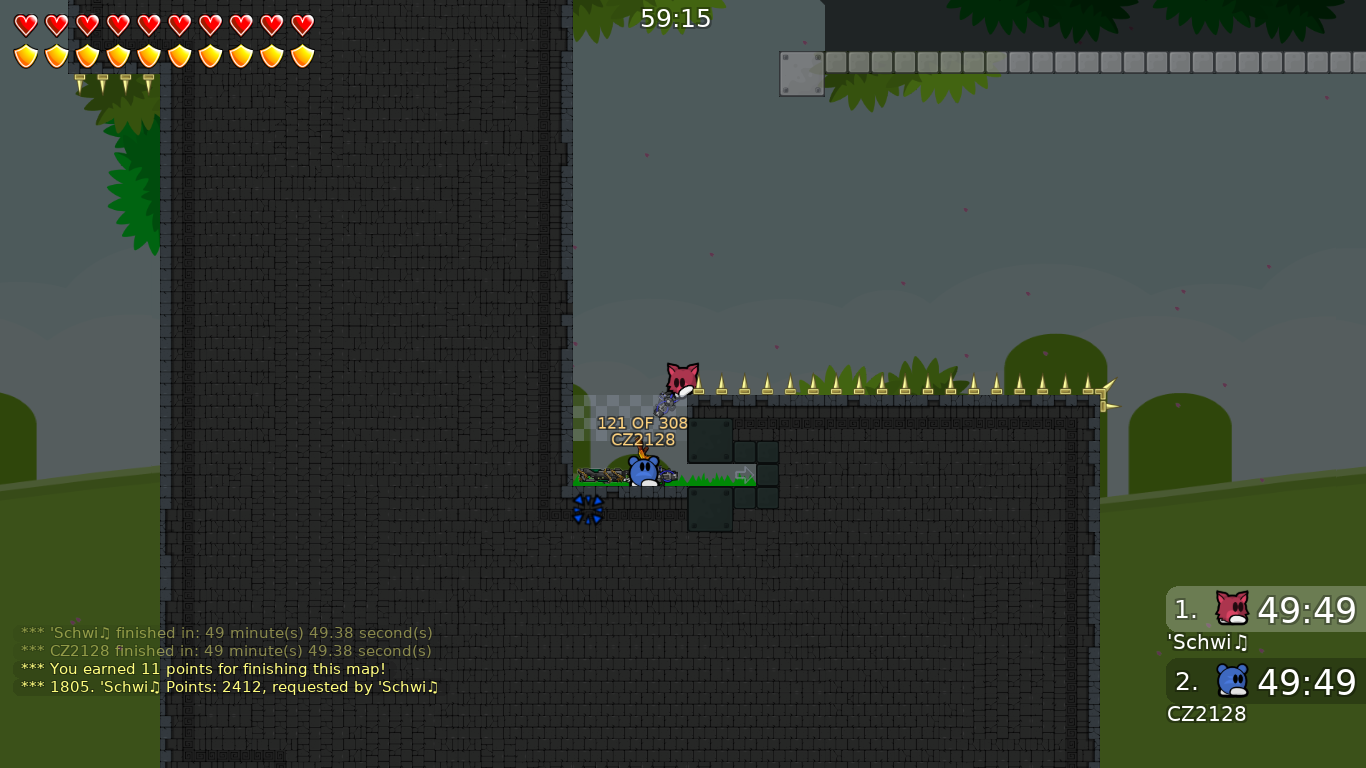Click the CZ2128 name under rank 2
The width and height of the screenshot is (1366, 768).
point(1206,714)
